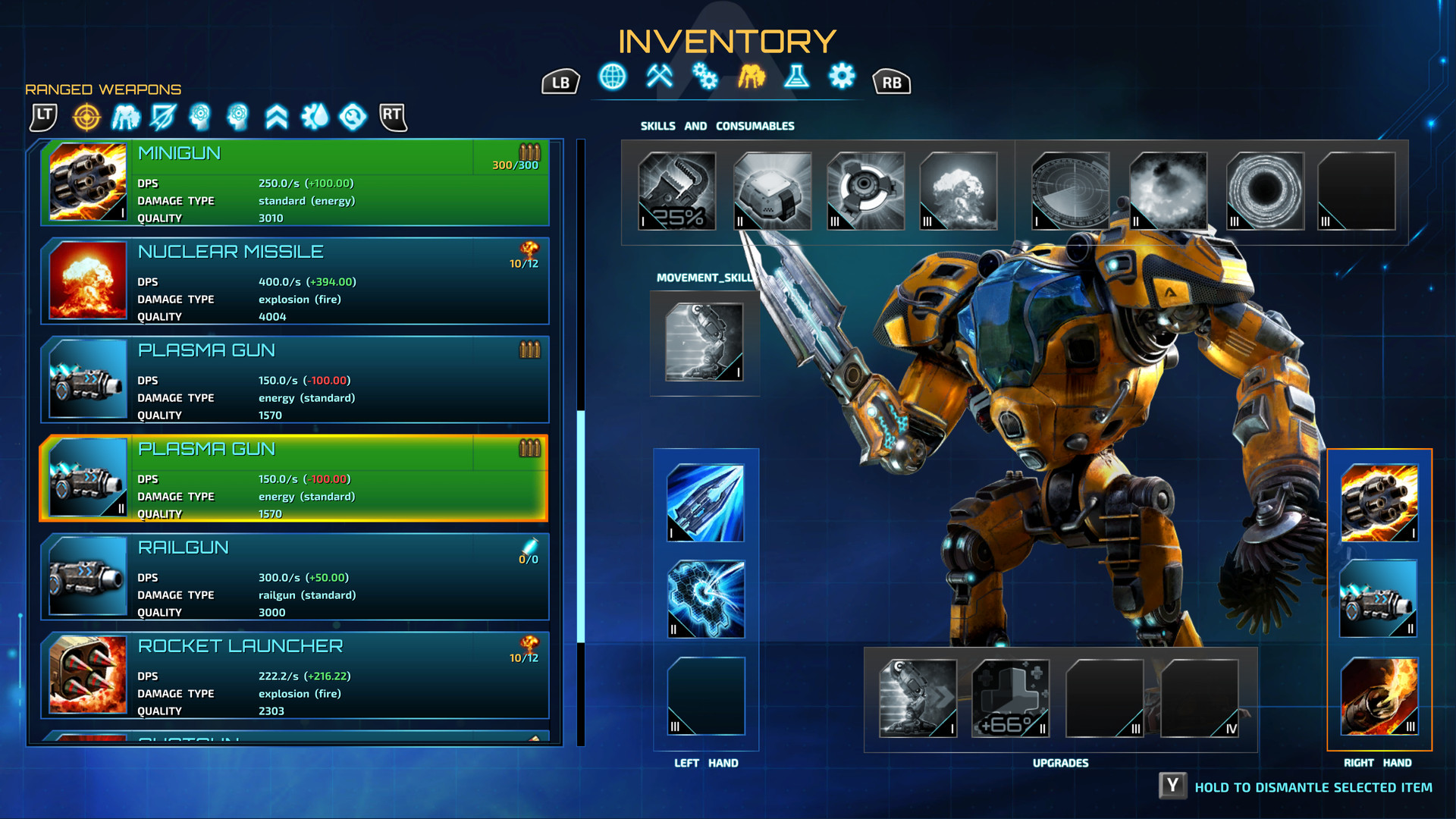Viewport: 1456px width, 819px height.
Task: Select the 25% repair wrench consumable
Action: point(677,191)
